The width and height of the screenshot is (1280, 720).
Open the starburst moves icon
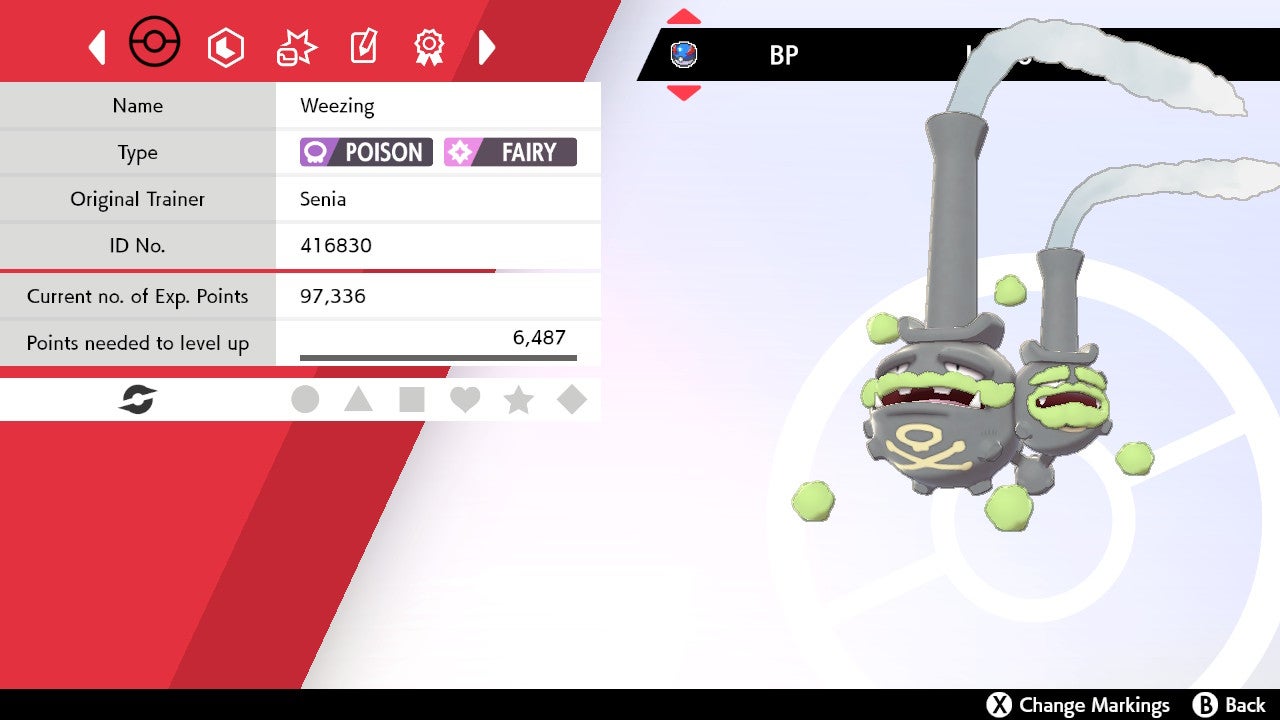[294, 46]
